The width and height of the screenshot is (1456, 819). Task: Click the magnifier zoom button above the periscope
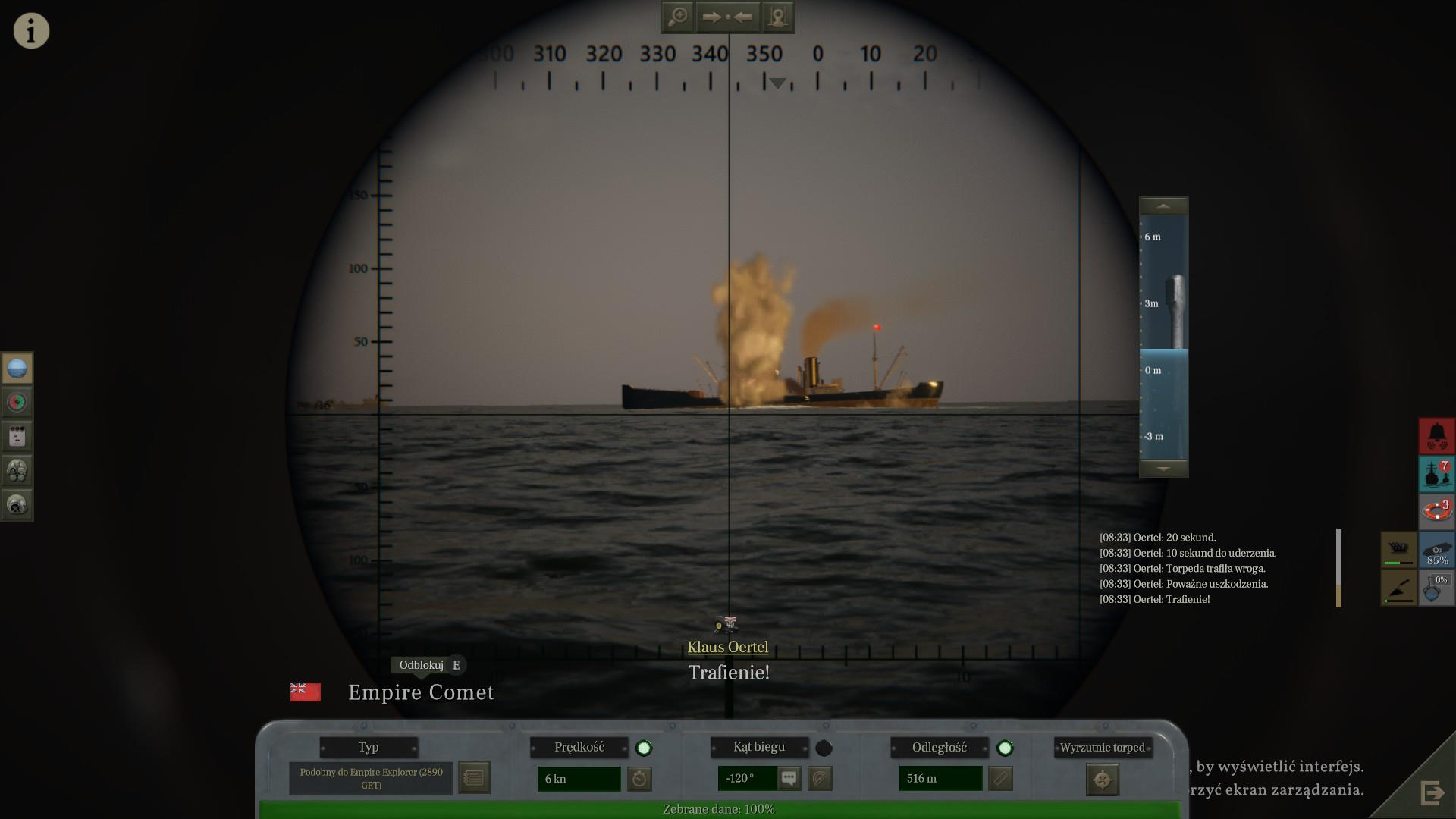click(x=677, y=17)
